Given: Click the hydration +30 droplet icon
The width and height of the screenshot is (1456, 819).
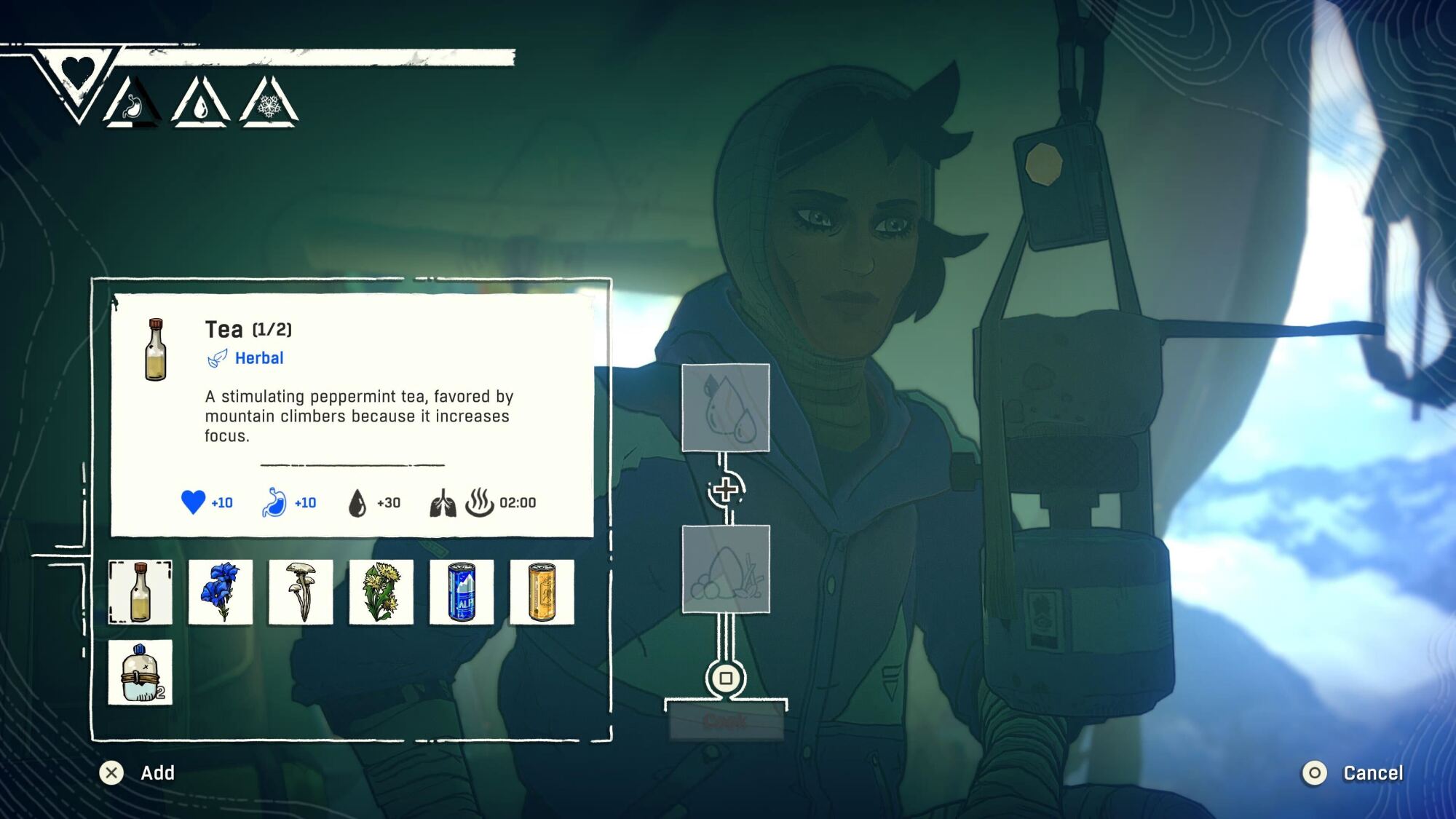Looking at the screenshot, I should pyautogui.click(x=356, y=502).
